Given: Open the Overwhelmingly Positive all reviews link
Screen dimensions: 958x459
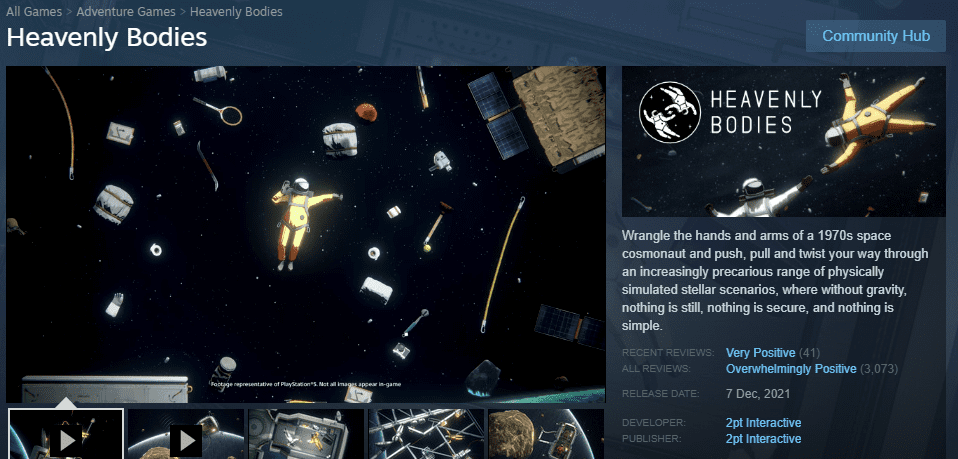Looking at the screenshot, I should (791, 369).
